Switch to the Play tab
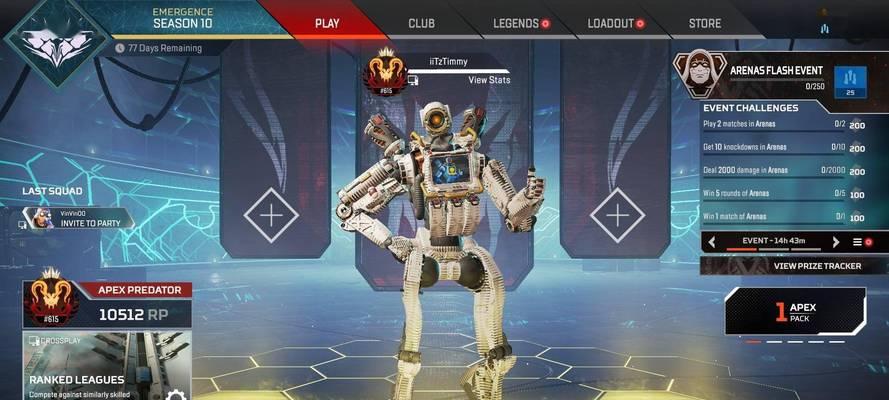Screen dimensions: 889x400 tap(326, 23)
